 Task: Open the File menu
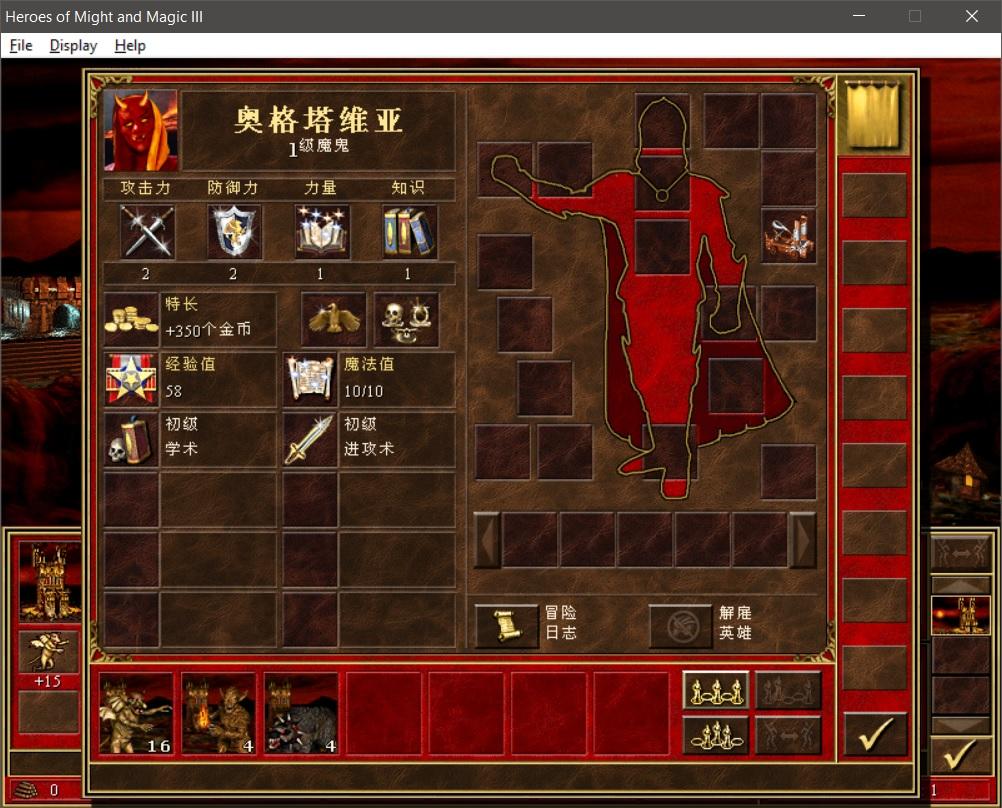(x=21, y=45)
